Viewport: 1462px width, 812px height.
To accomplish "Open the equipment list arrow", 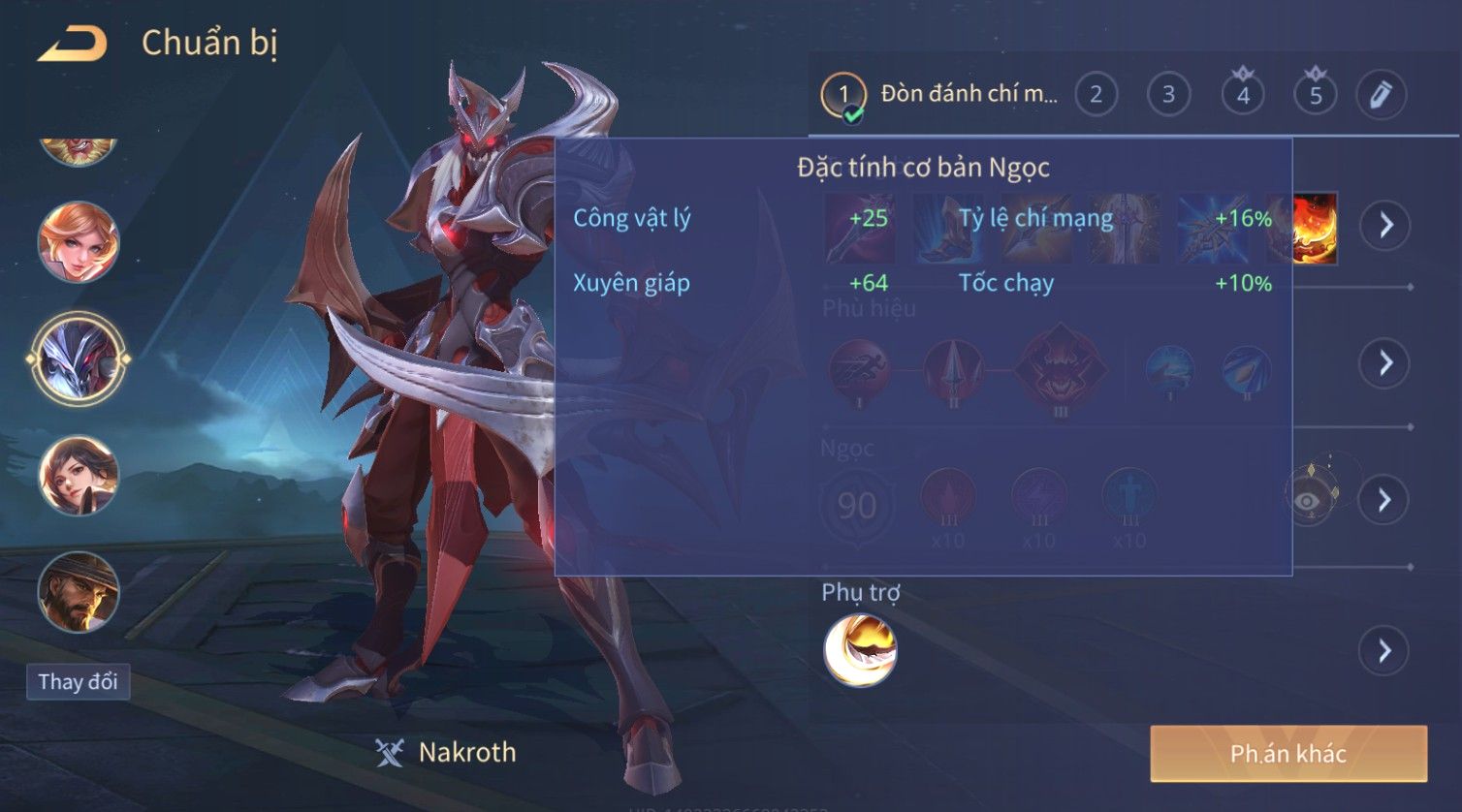I will [1385, 226].
